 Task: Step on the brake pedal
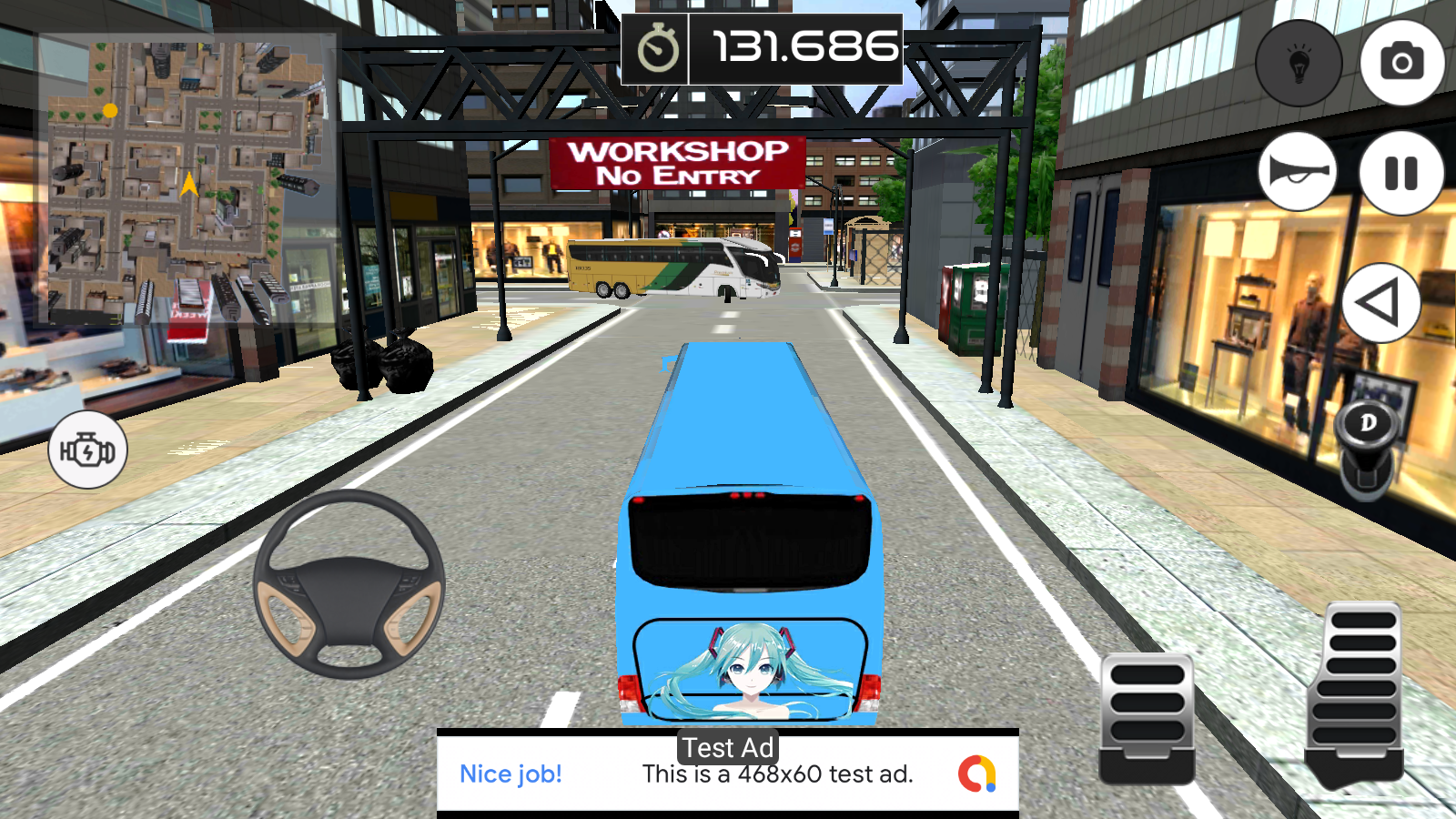click(1147, 714)
